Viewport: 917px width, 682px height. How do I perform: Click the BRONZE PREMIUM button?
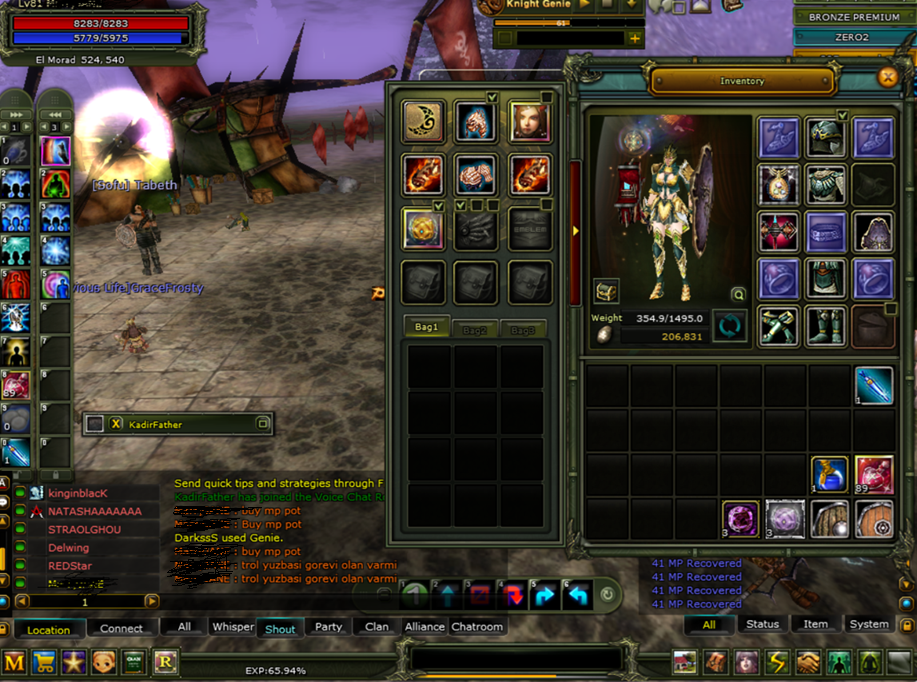[x=854, y=17]
